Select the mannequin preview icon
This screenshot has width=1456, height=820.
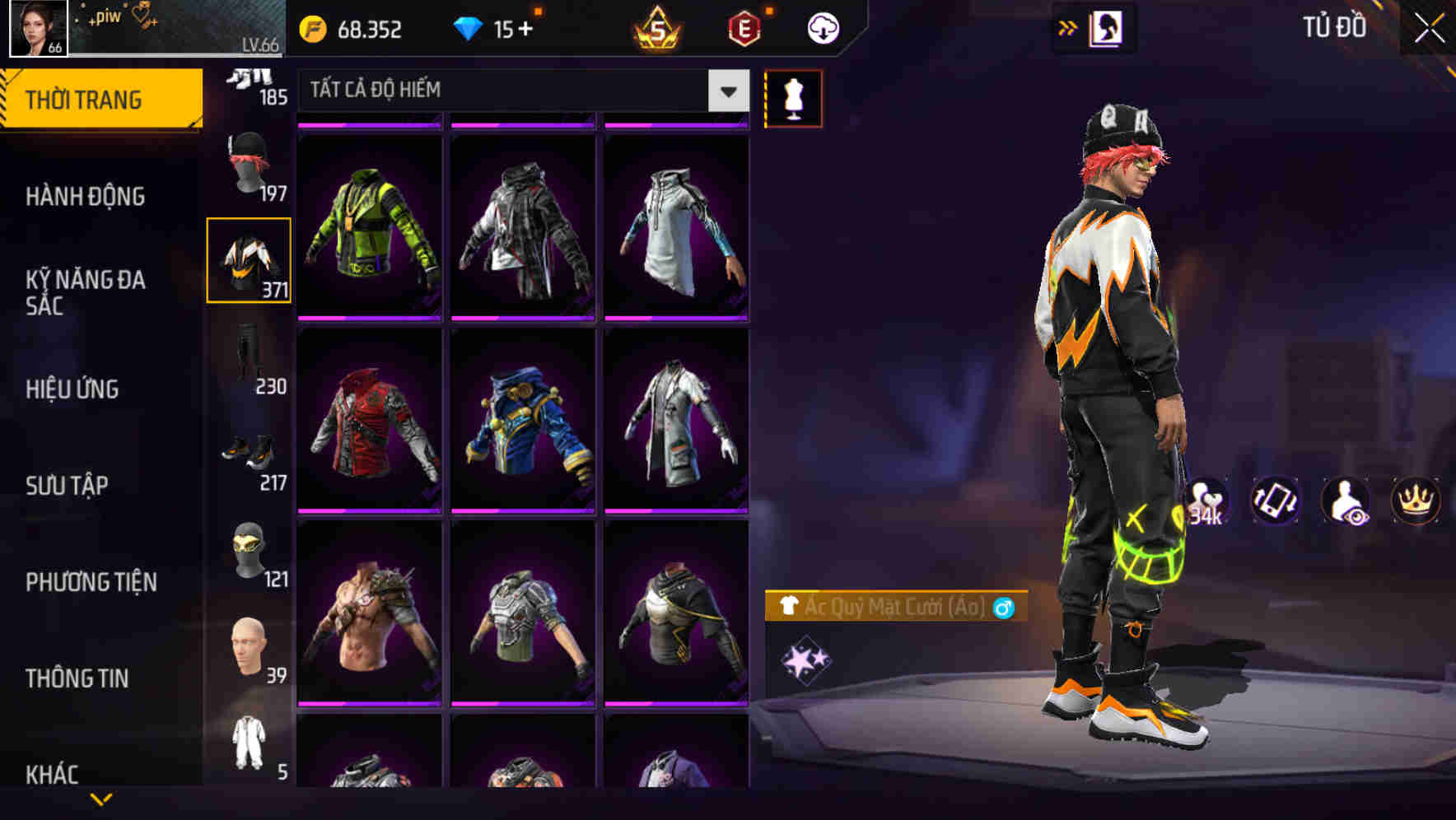[x=794, y=97]
